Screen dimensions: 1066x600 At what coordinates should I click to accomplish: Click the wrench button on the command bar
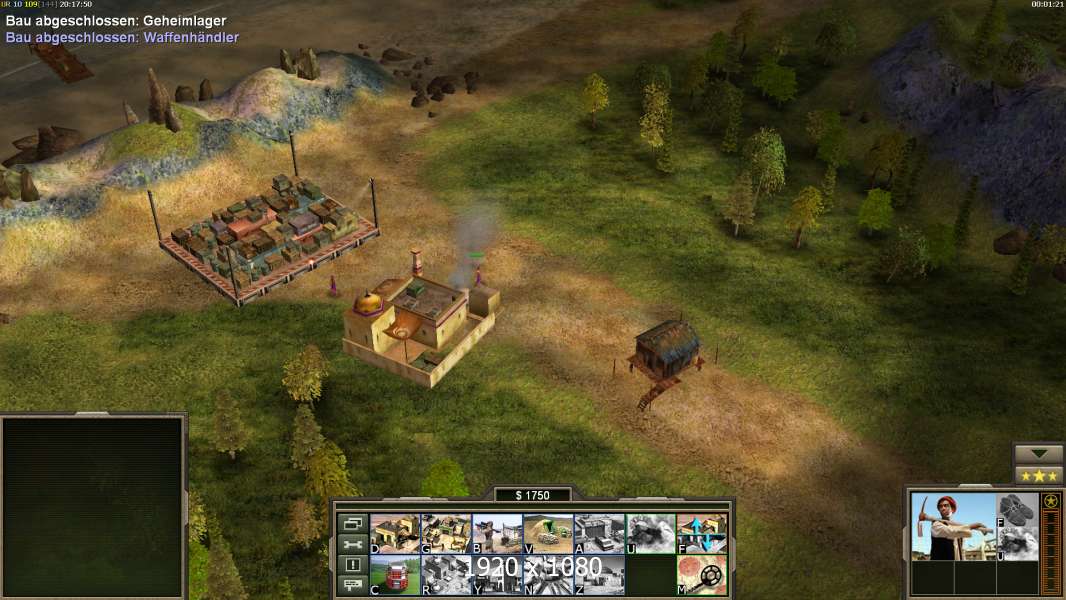point(351,544)
